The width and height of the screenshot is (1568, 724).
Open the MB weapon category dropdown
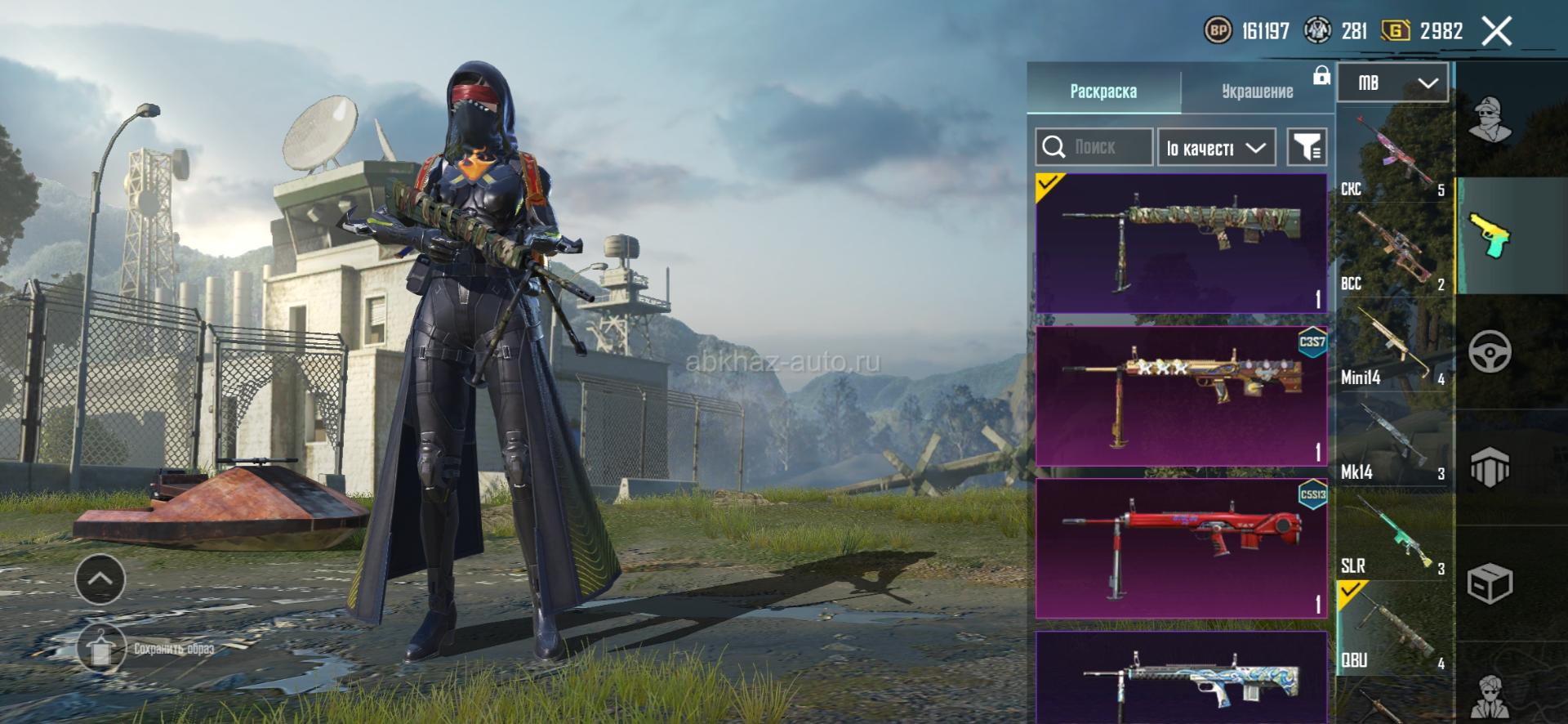tap(1392, 83)
